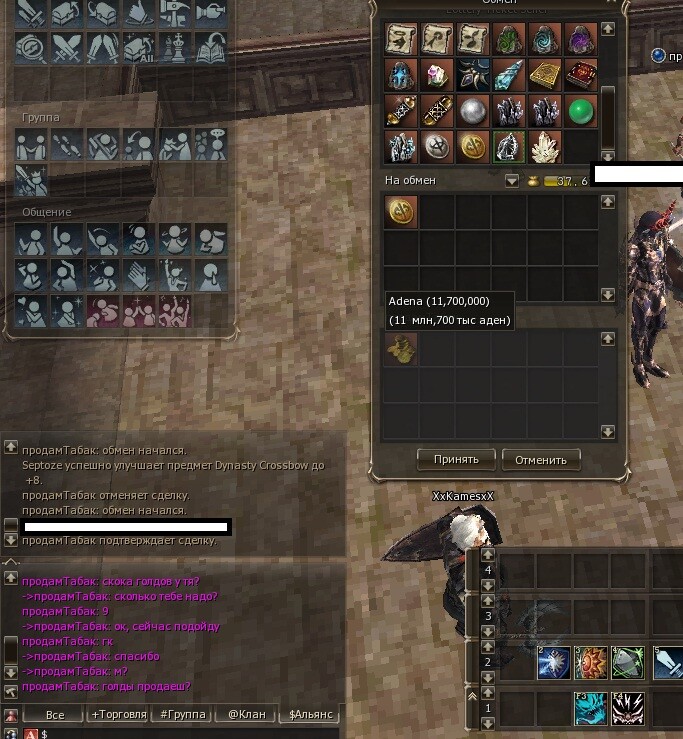This screenshot has width=683, height=739.
Task: Select the green orb inventory item
Action: coord(581,110)
